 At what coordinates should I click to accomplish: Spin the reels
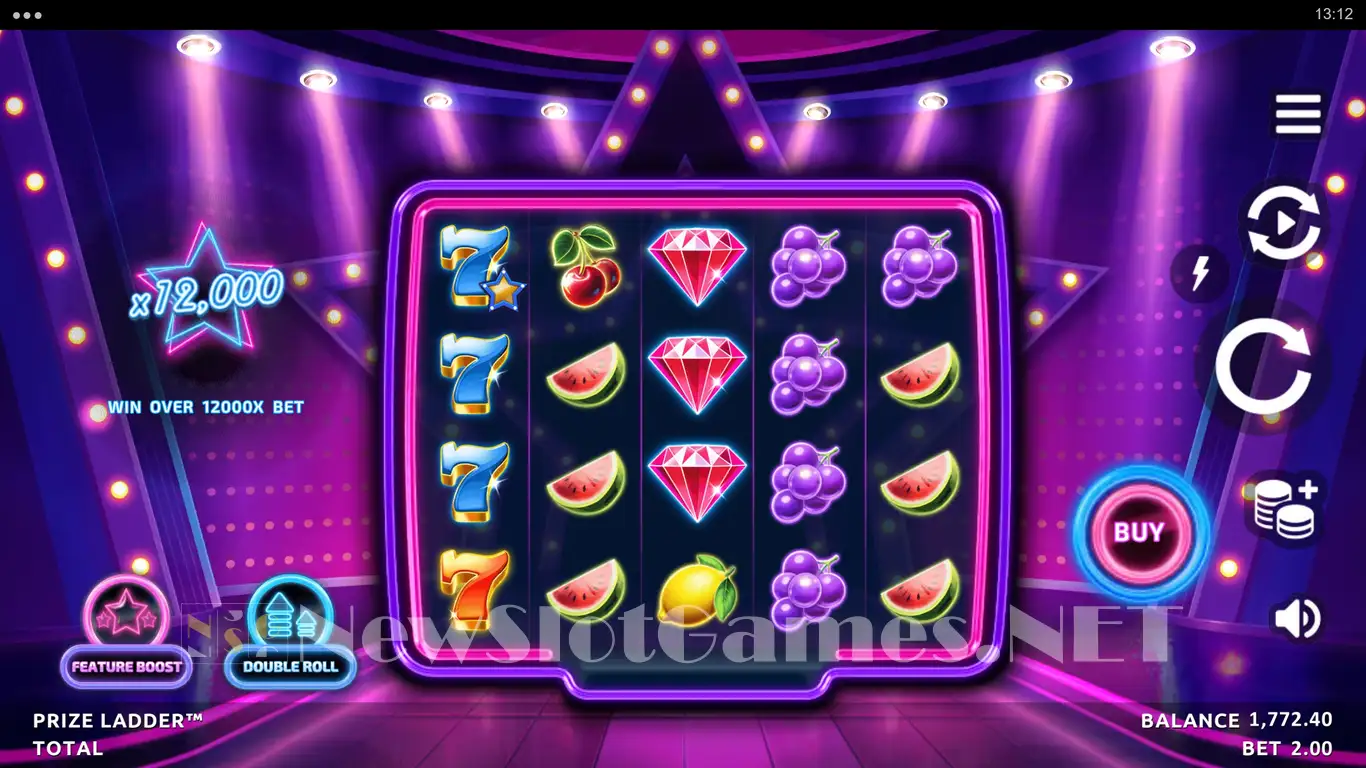1262,366
